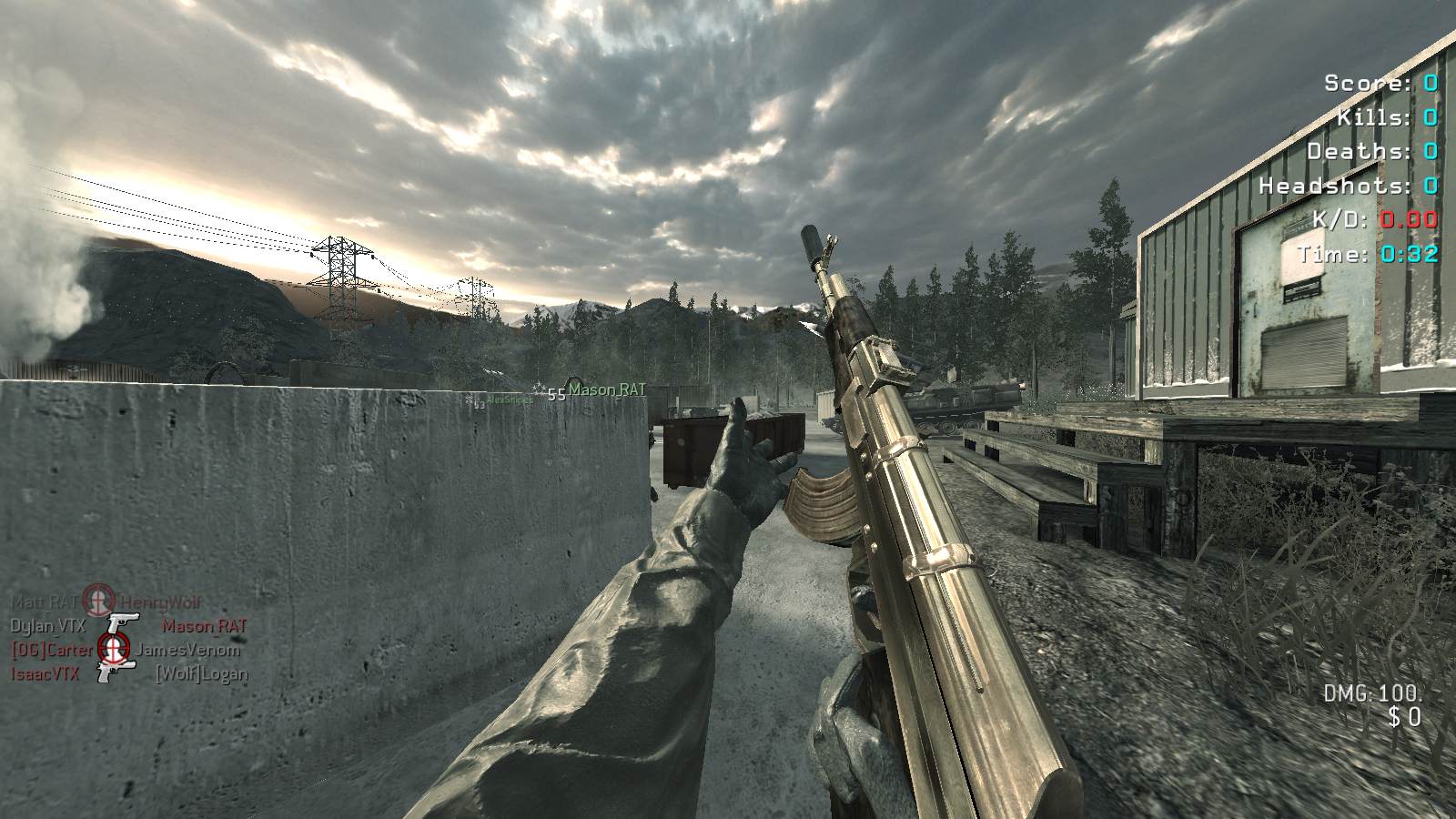
Task: Select Dylan_VTX in the kill feed
Action: (x=48, y=626)
